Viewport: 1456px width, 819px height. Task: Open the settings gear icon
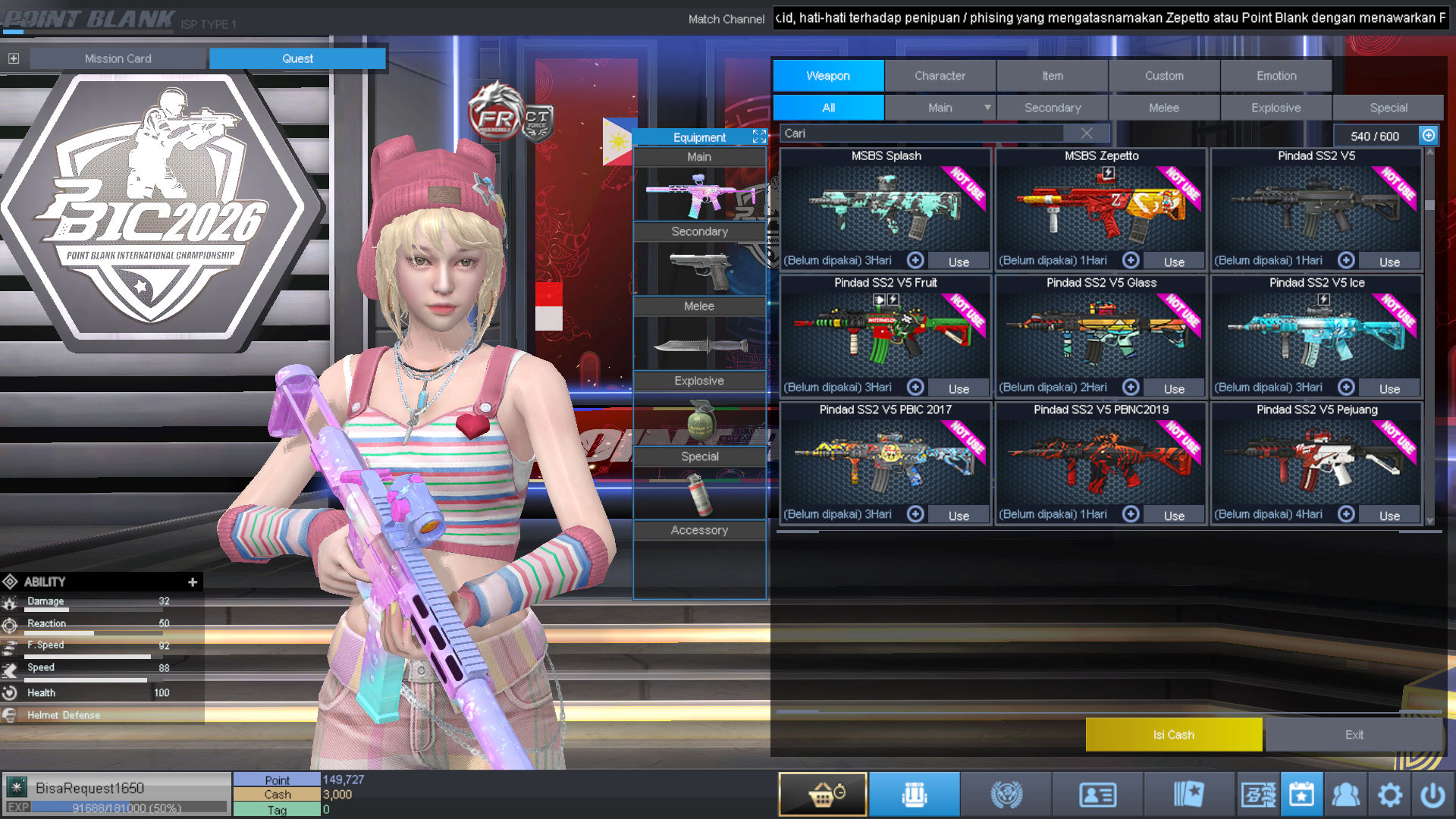pos(1389,795)
